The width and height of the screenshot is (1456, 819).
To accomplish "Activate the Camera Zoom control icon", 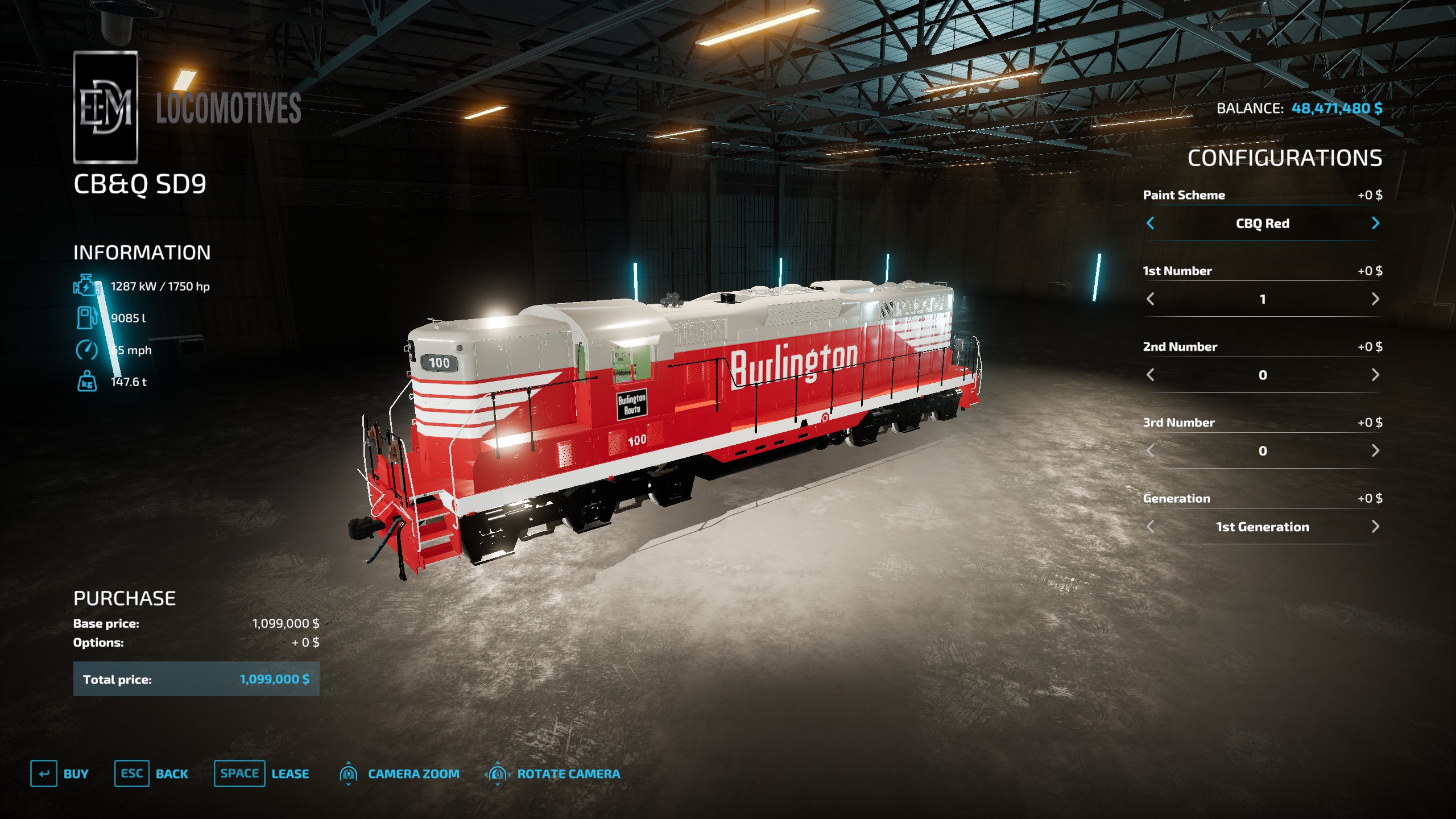I will click(x=349, y=773).
